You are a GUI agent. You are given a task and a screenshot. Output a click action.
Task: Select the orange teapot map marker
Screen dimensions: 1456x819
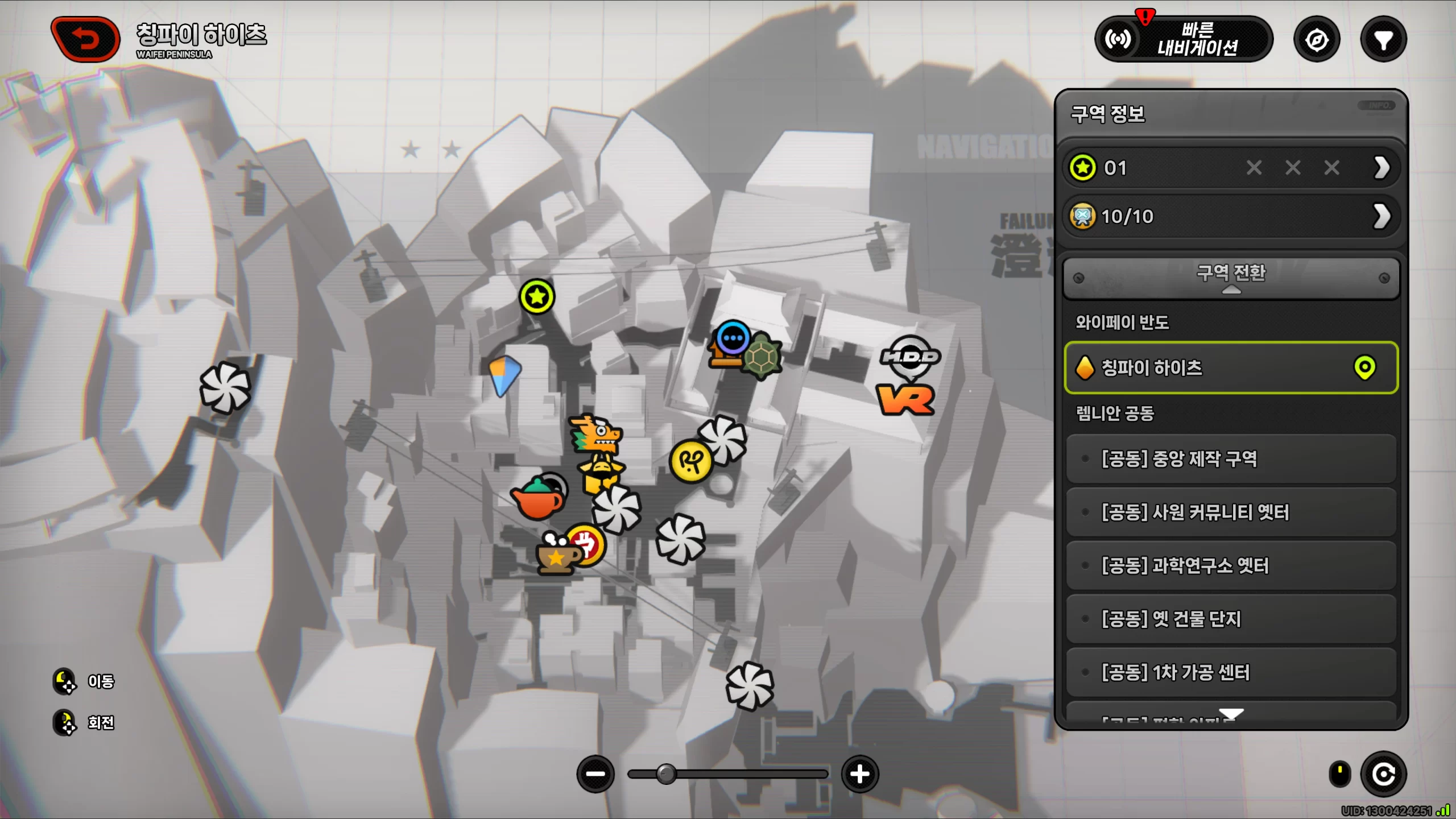pos(537,498)
